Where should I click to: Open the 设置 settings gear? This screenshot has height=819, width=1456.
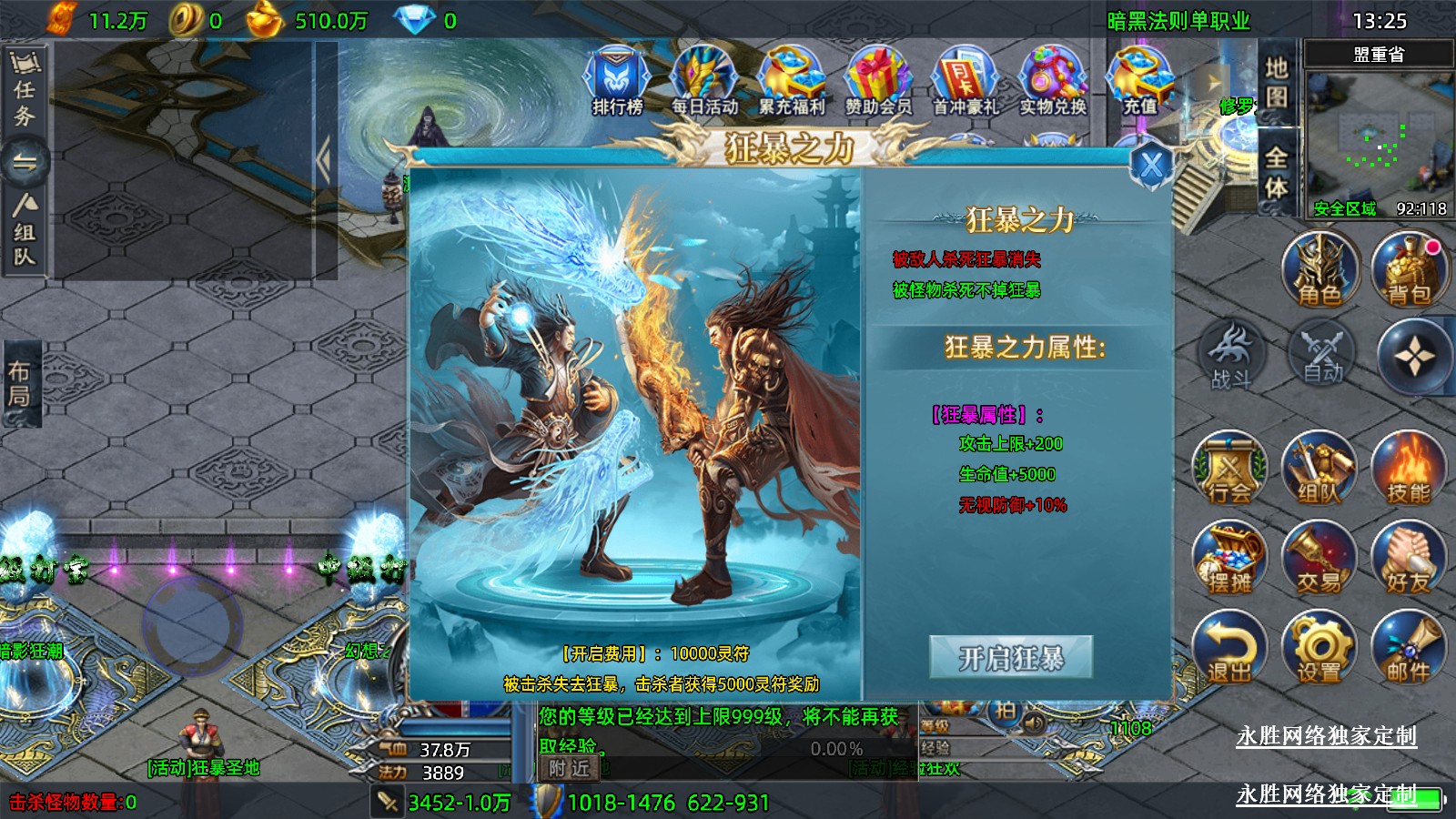point(1319,648)
